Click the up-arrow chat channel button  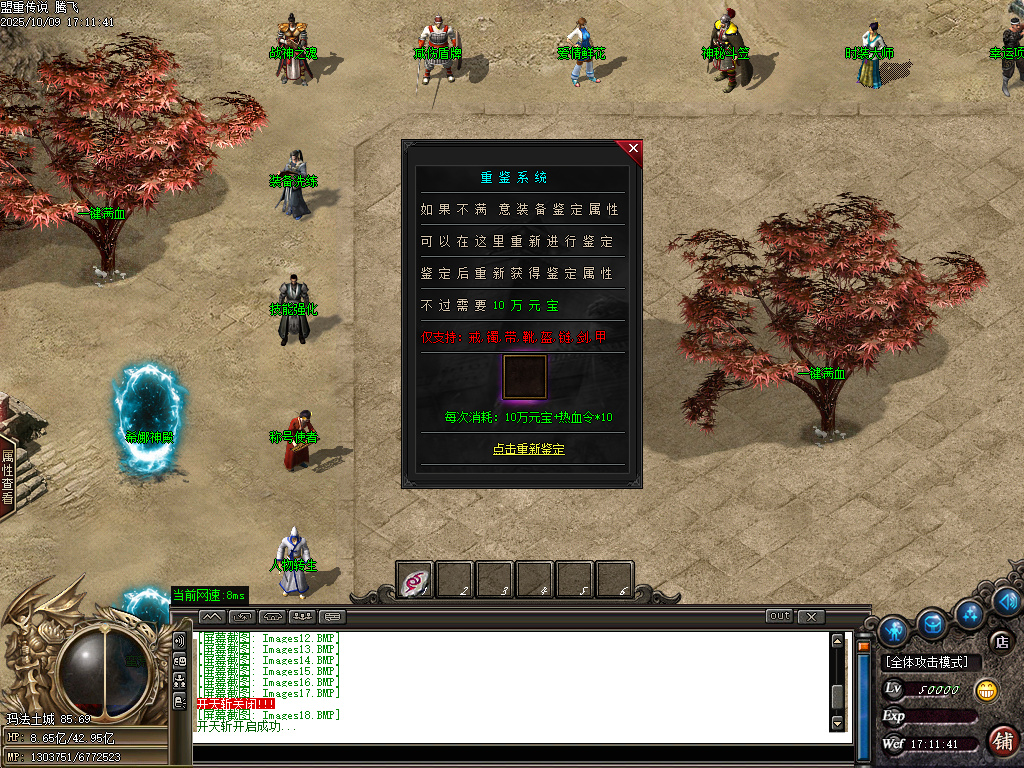[x=211, y=616]
